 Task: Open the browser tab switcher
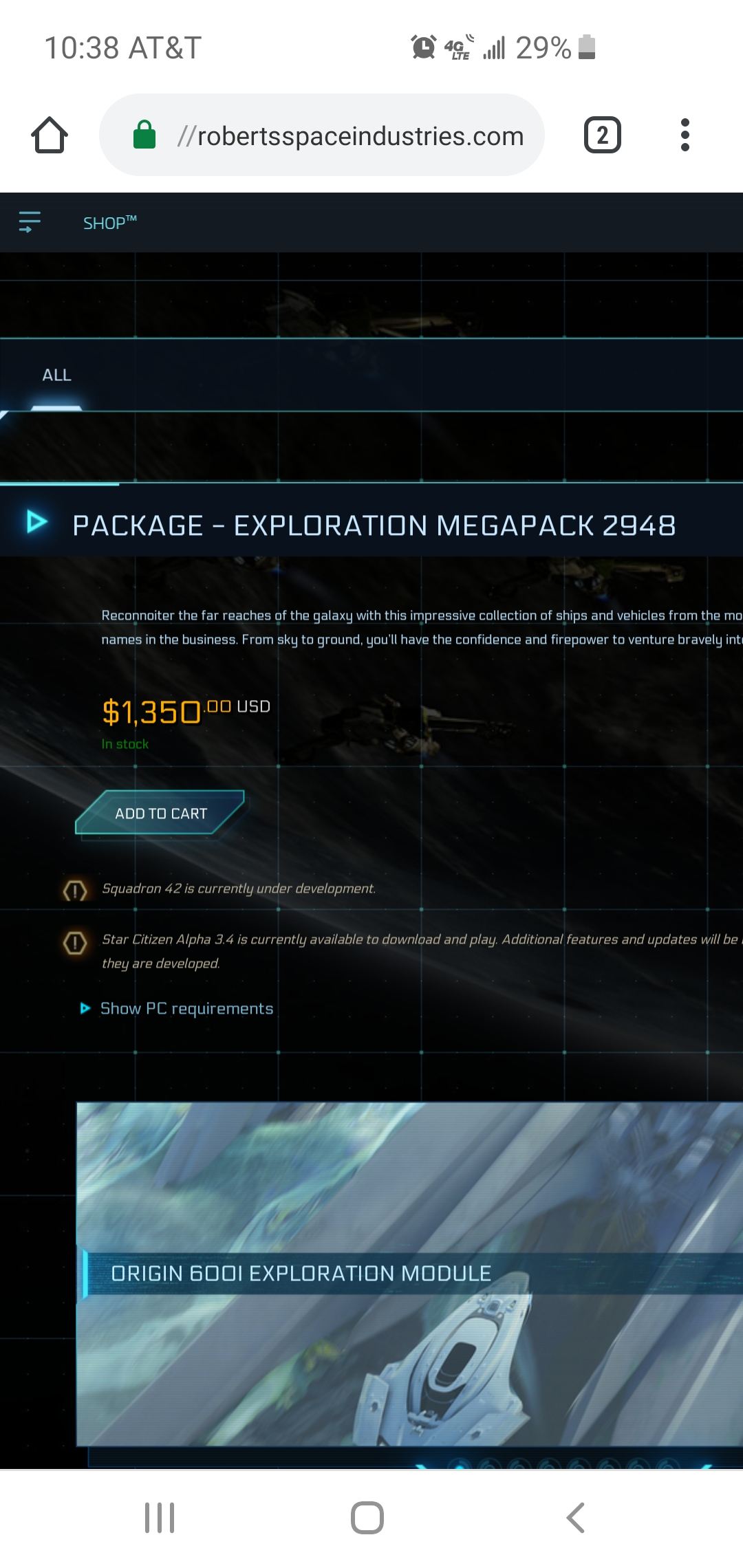point(602,135)
